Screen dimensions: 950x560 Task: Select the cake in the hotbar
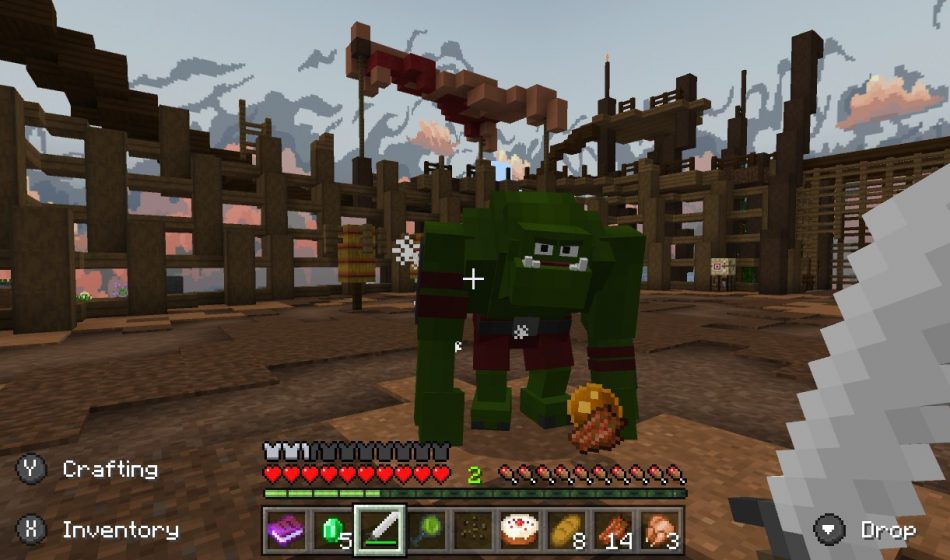point(520,529)
